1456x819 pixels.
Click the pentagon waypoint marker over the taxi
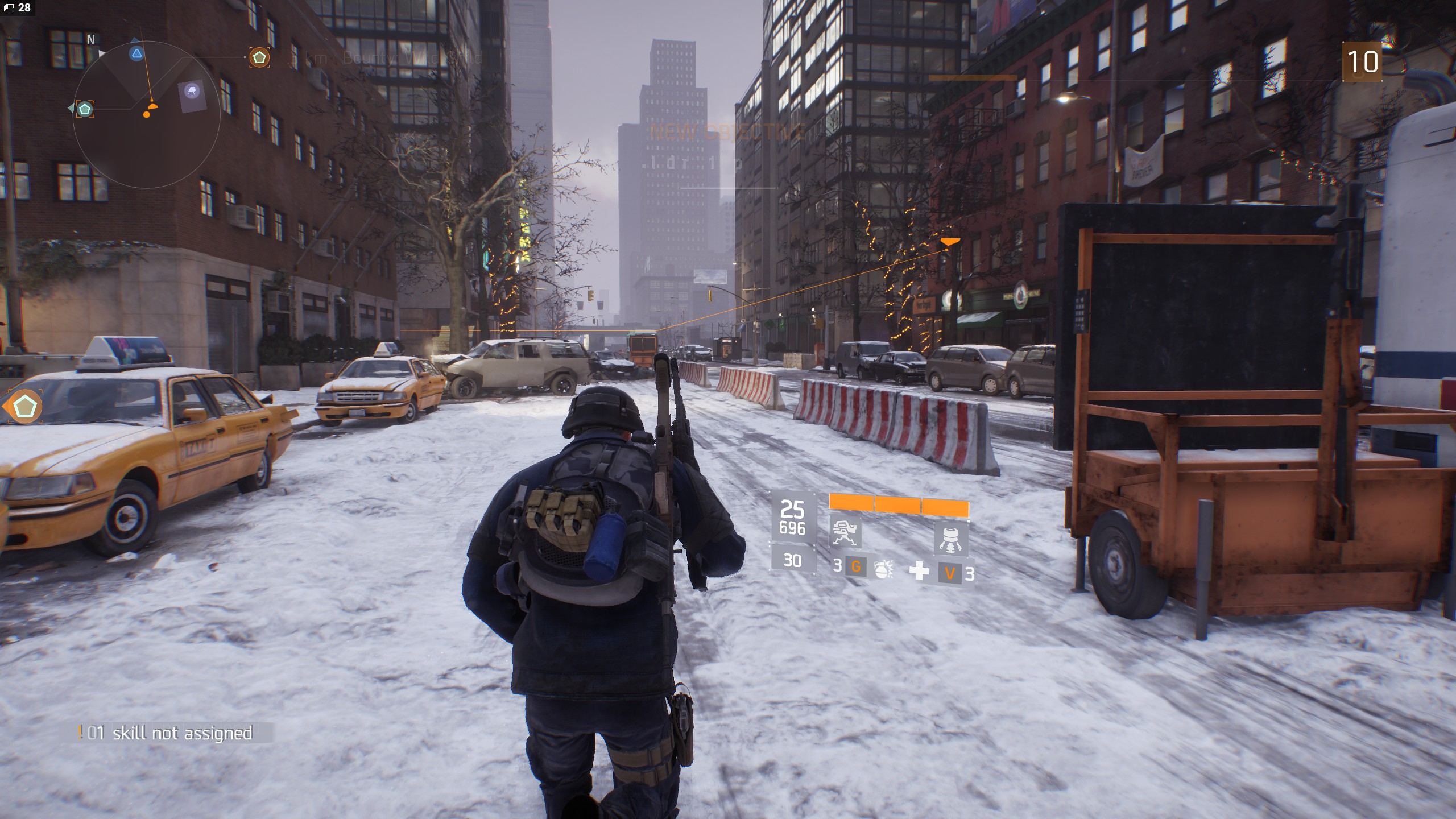click(24, 407)
